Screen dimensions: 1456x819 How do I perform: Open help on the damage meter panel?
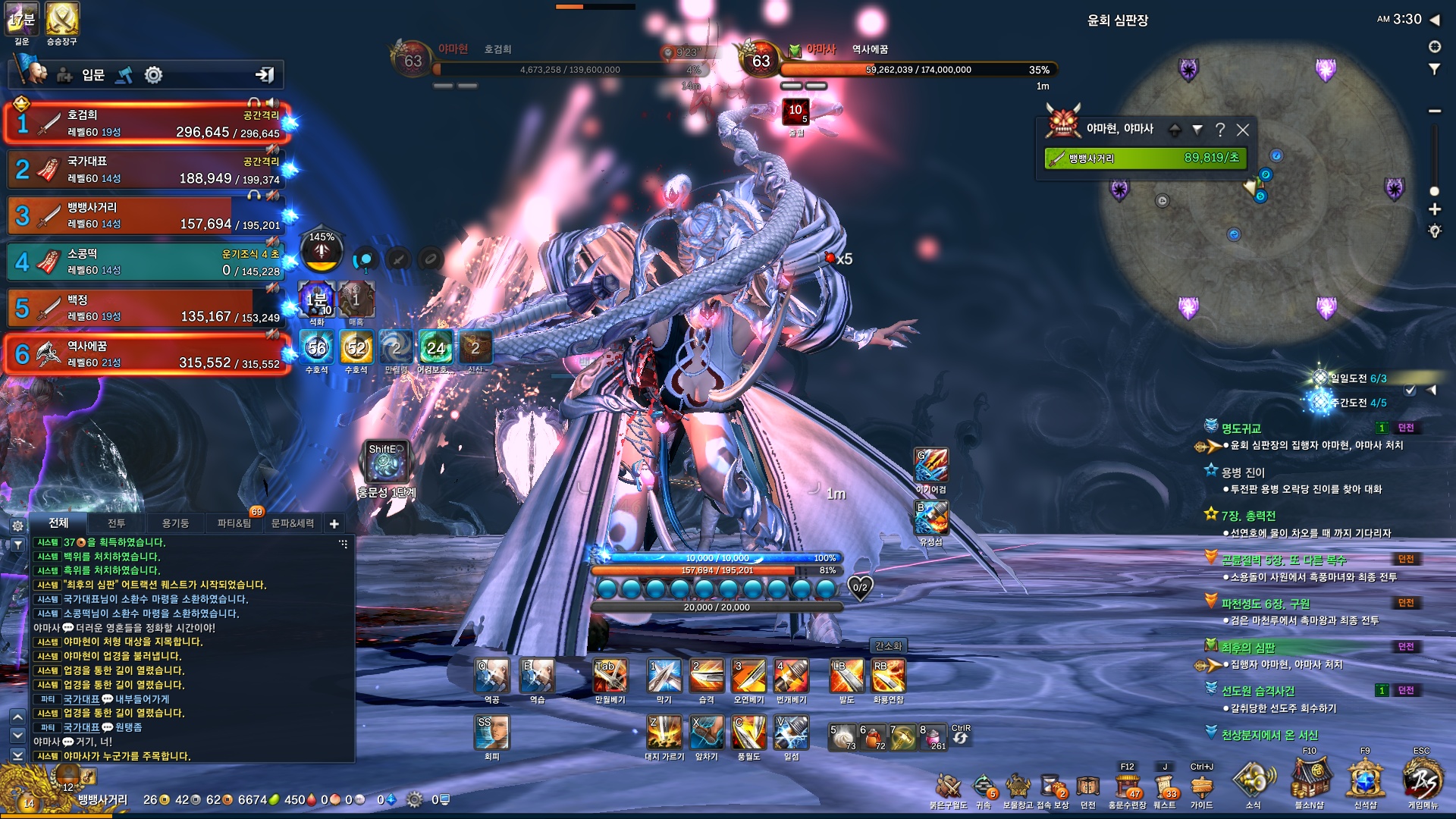tap(1220, 130)
